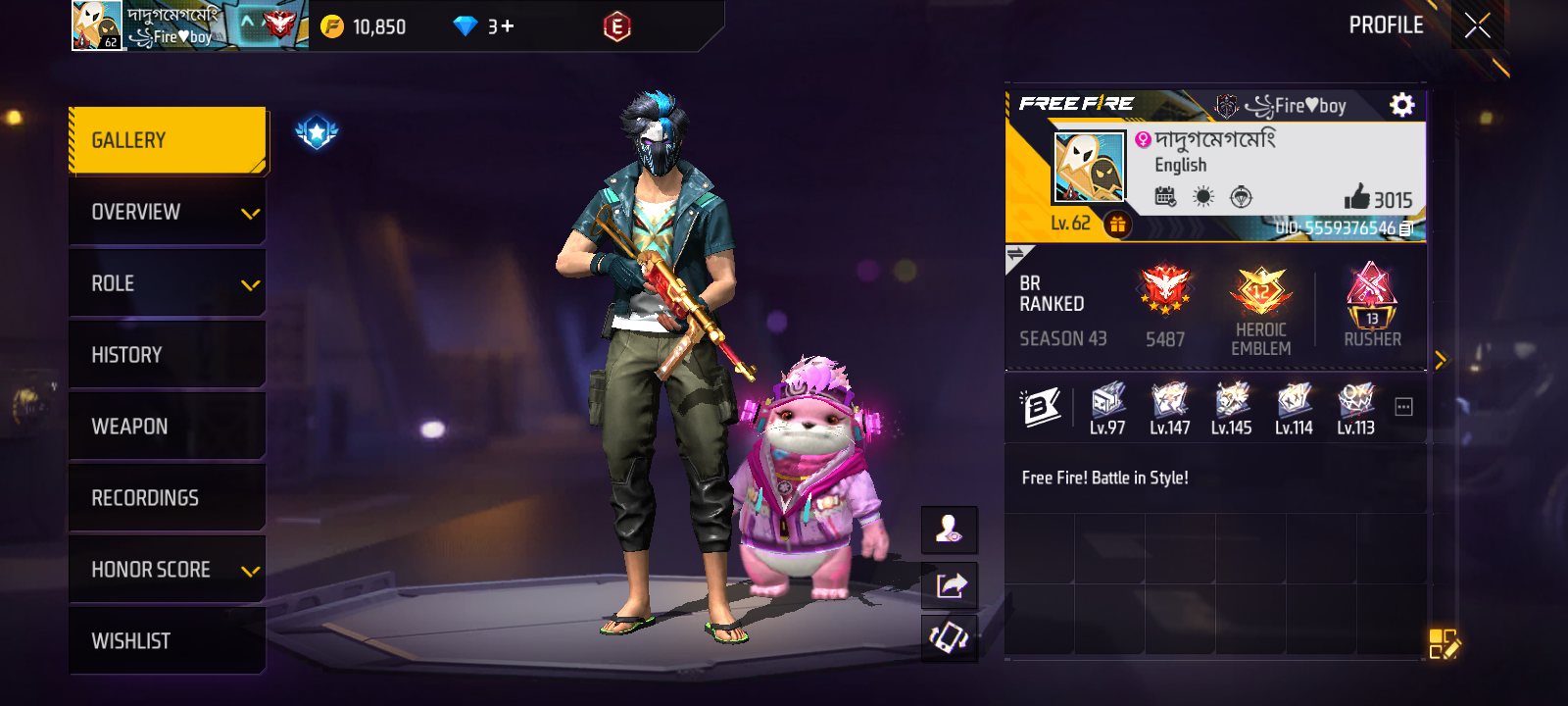Open the Wishlist tab
Screen dimensions: 1568x706
pyautogui.click(x=168, y=641)
